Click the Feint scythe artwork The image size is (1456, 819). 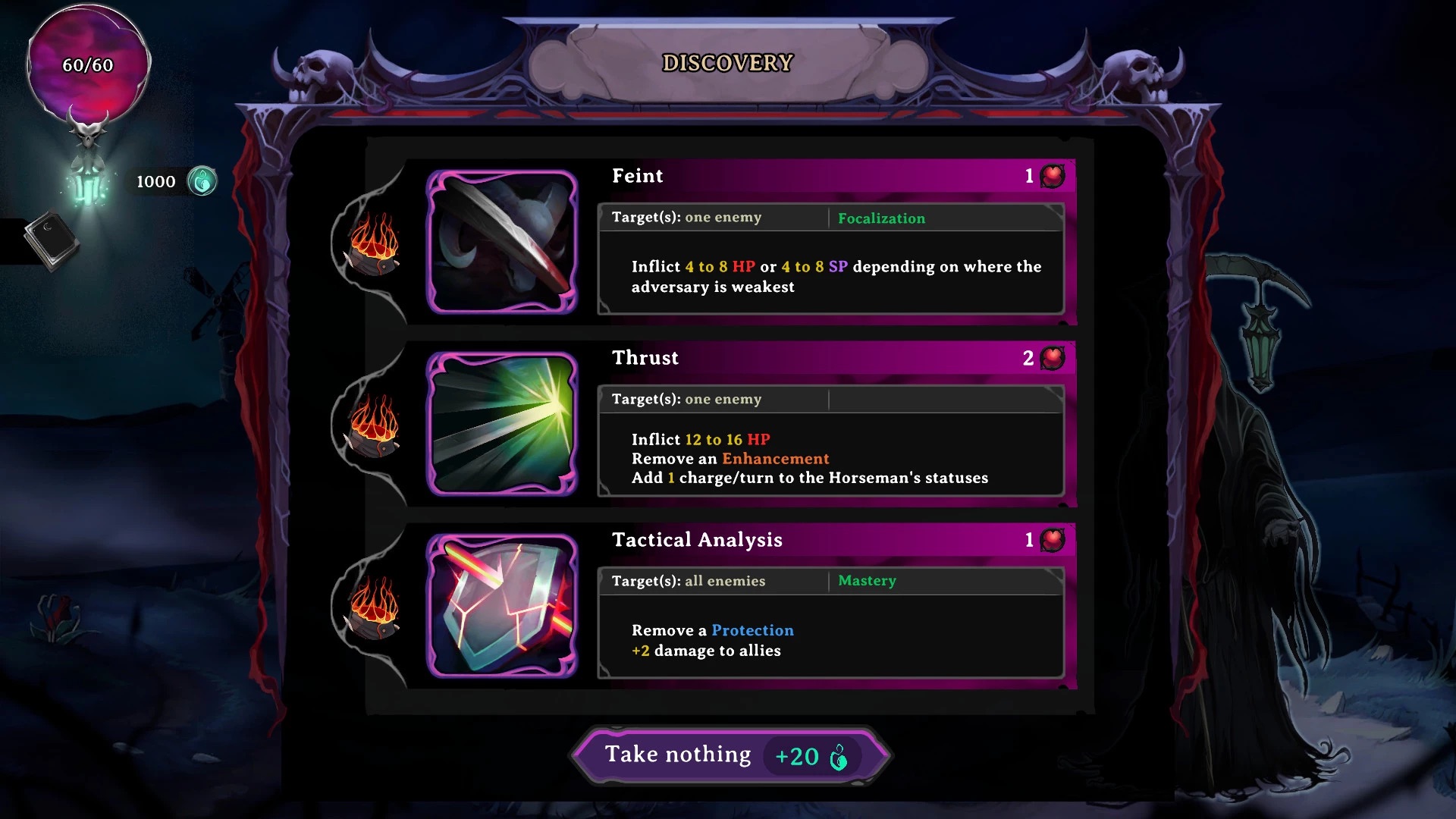(502, 242)
